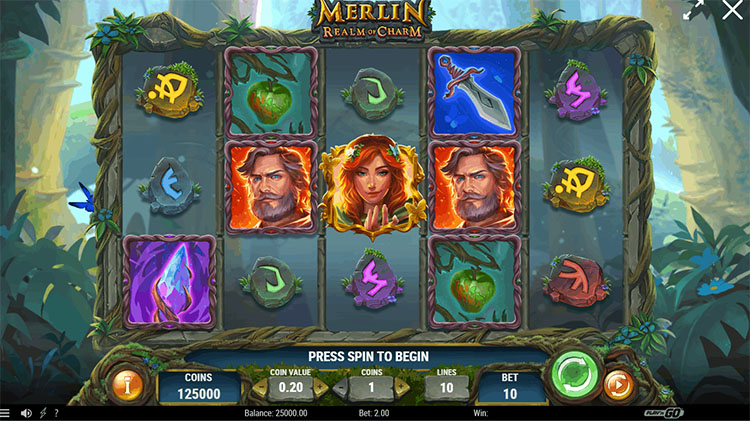Open the question mark help
This screenshot has height=421, width=750.
click(55, 413)
